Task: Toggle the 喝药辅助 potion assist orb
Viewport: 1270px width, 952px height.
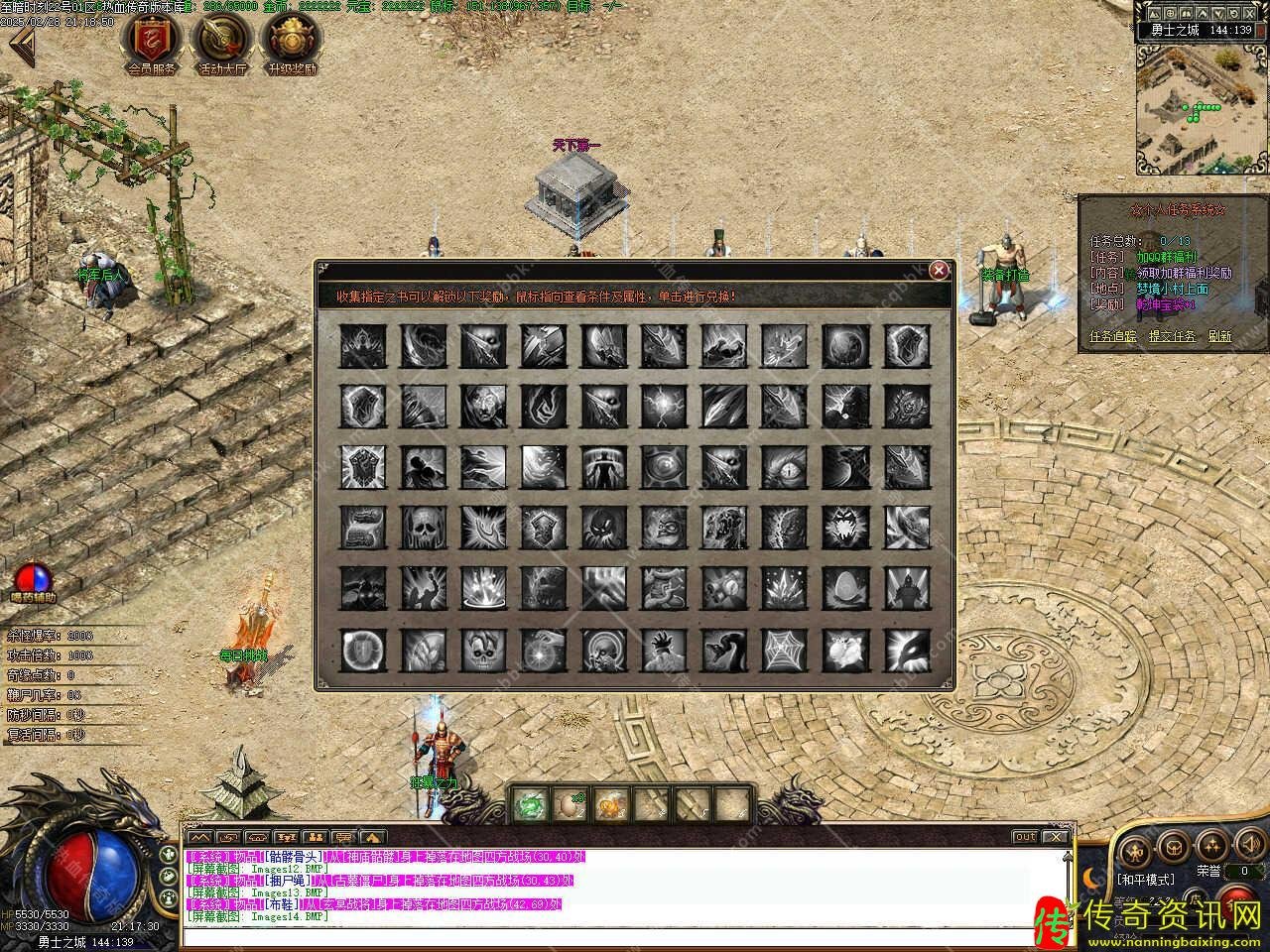Action: [x=34, y=578]
